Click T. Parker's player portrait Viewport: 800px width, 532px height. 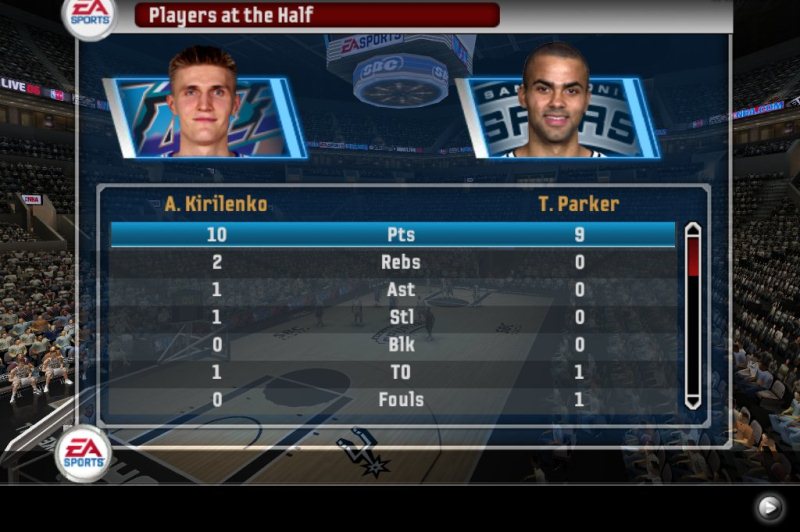point(556,105)
